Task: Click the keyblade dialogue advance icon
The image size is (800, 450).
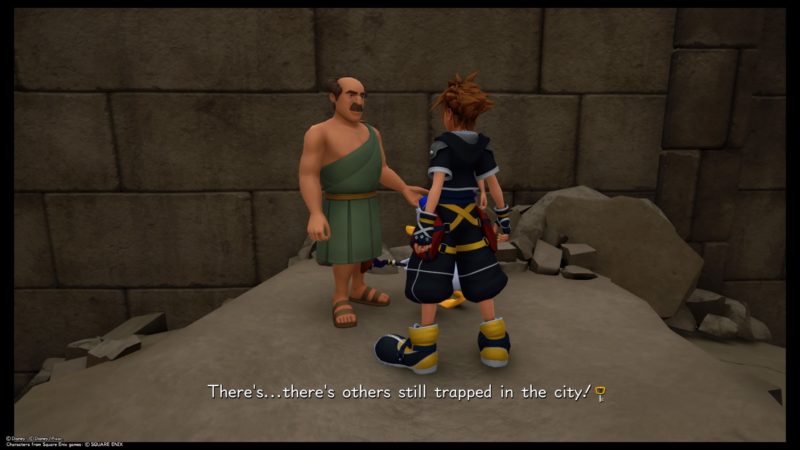Action: (600, 392)
